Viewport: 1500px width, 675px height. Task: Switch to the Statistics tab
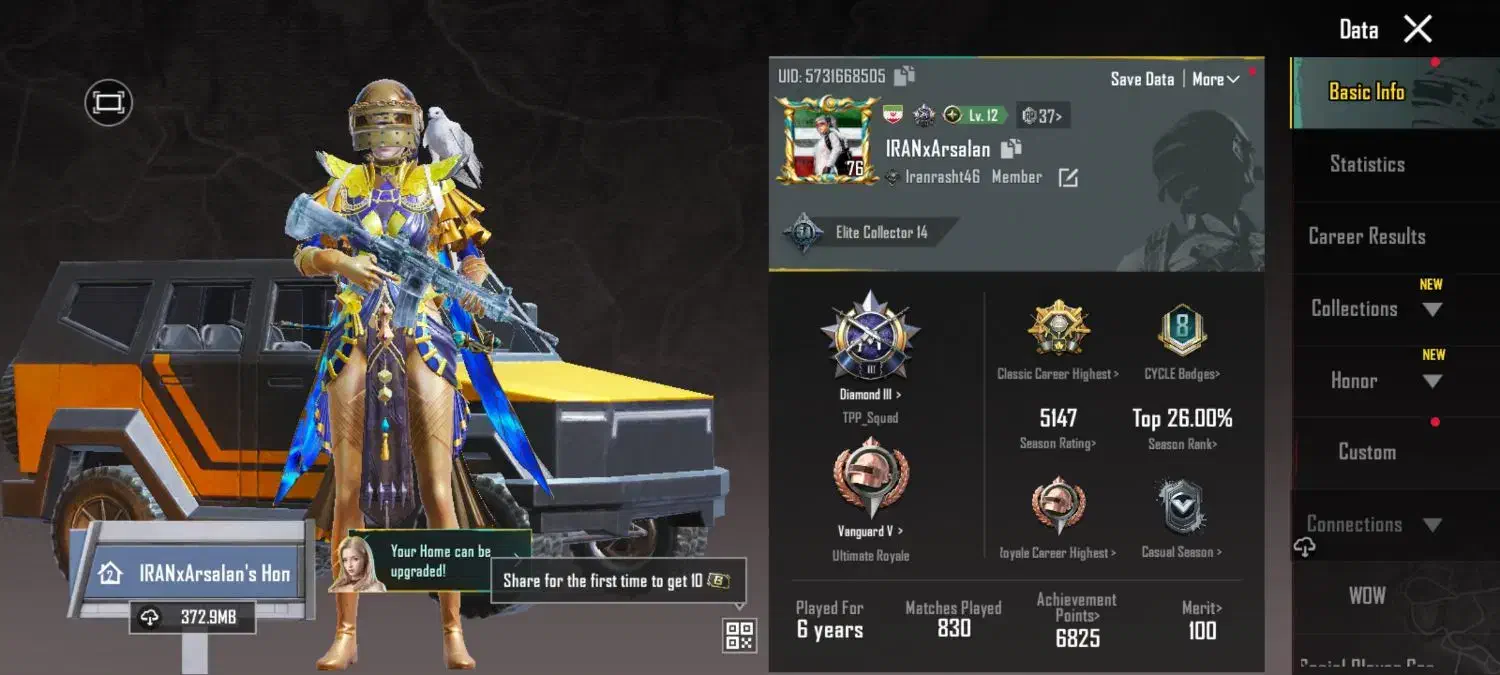1367,164
